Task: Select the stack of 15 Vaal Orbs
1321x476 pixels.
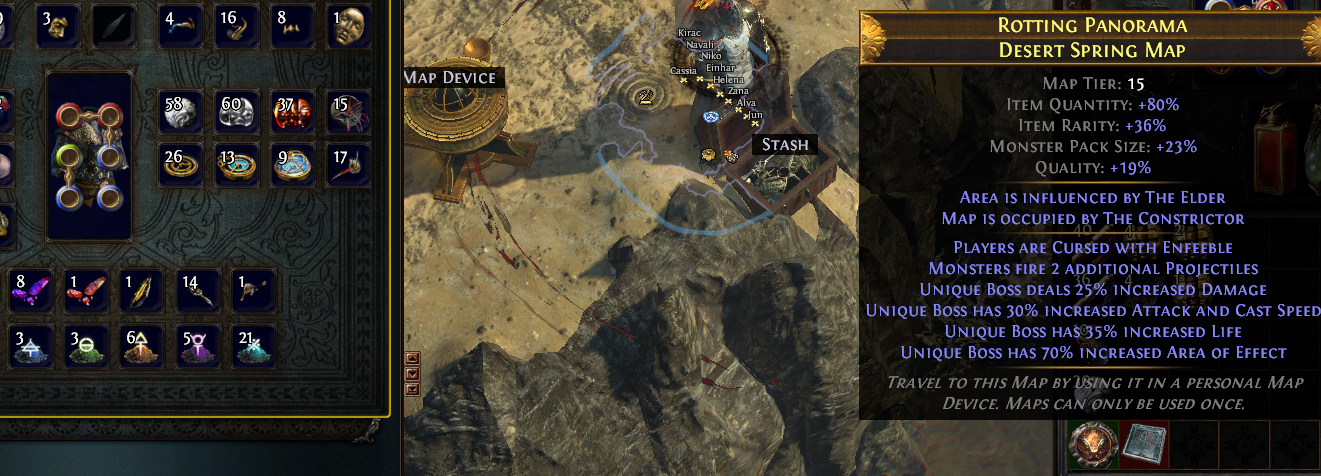Action: (348, 112)
